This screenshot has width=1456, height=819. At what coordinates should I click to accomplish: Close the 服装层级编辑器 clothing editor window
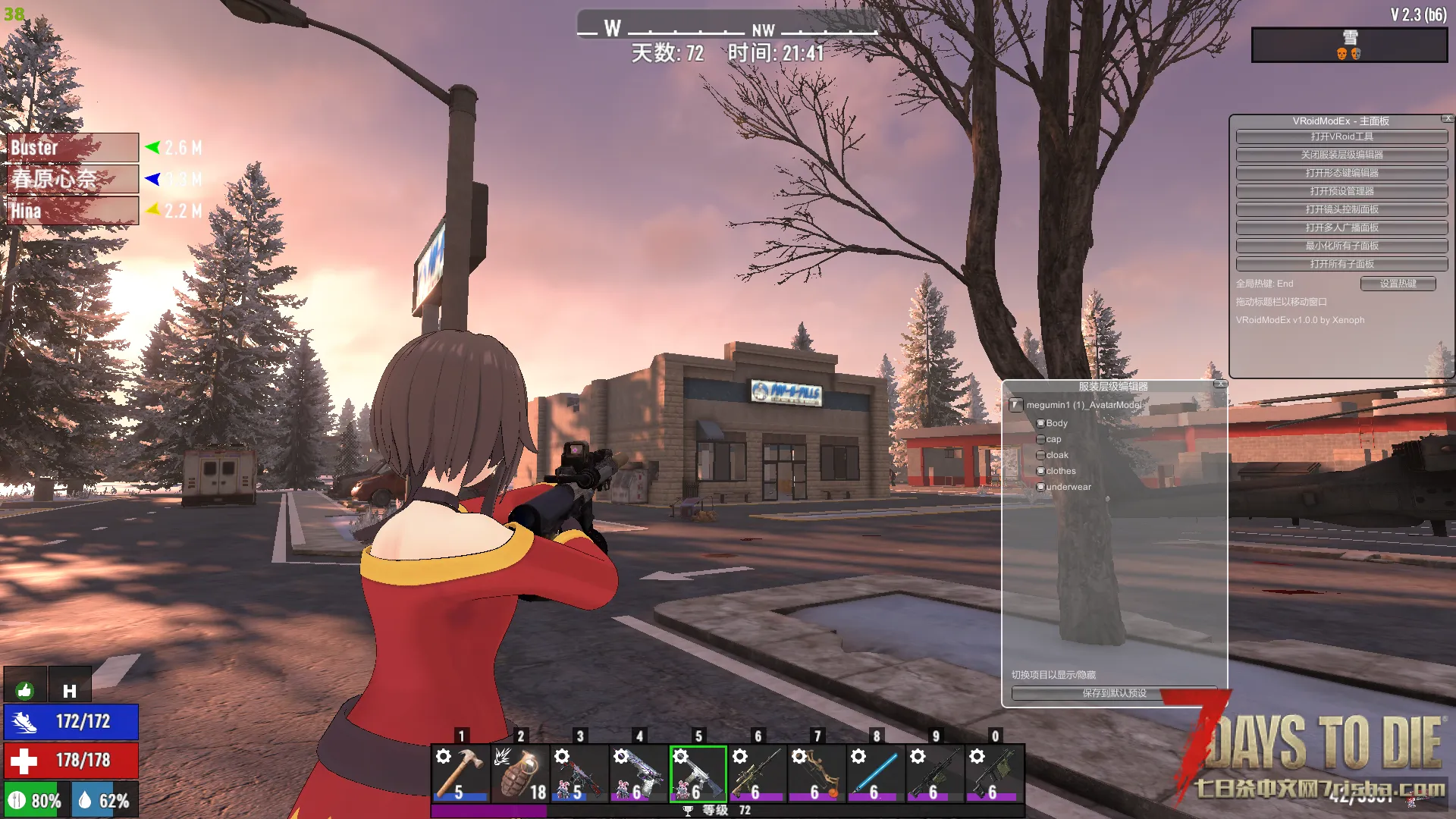pyautogui.click(x=1220, y=384)
